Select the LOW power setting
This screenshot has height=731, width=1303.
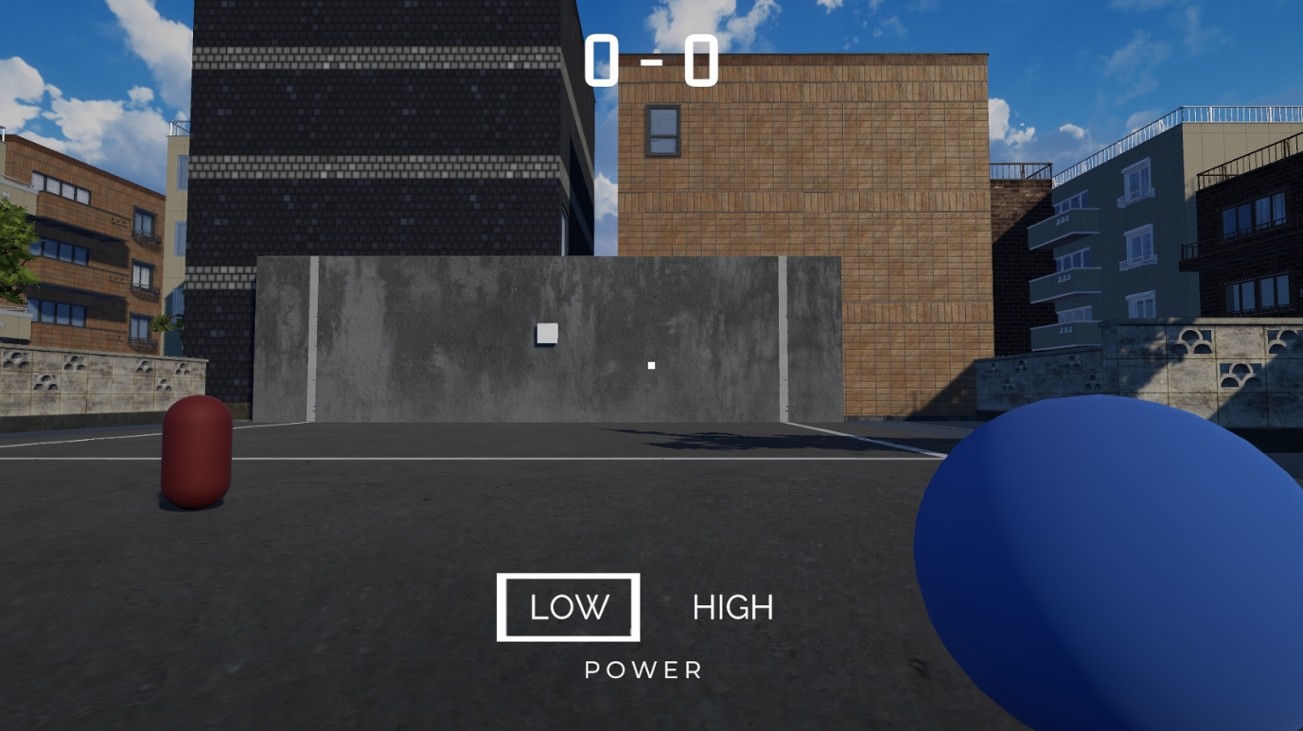(568, 605)
